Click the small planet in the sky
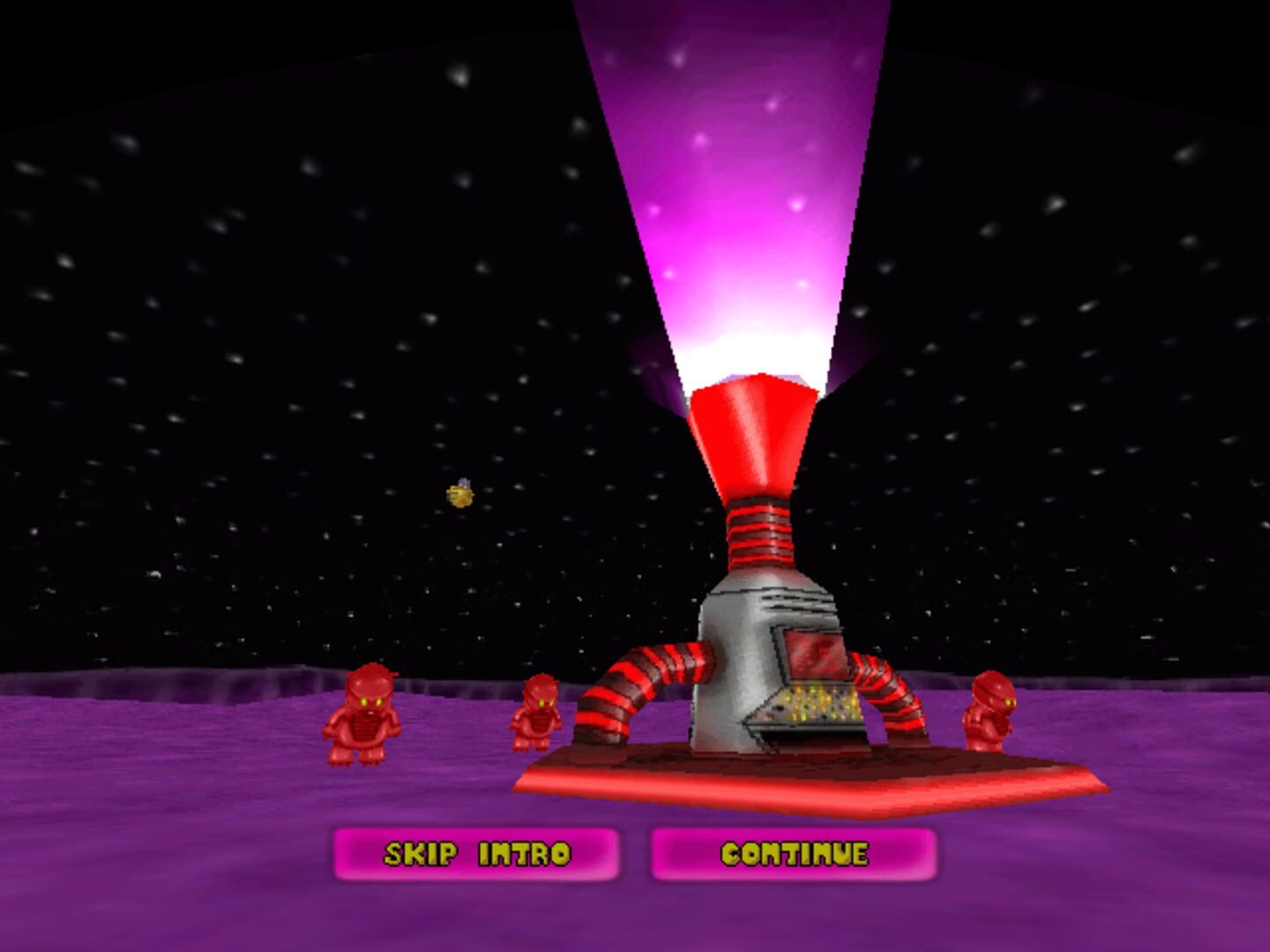1270x952 pixels. 459,494
